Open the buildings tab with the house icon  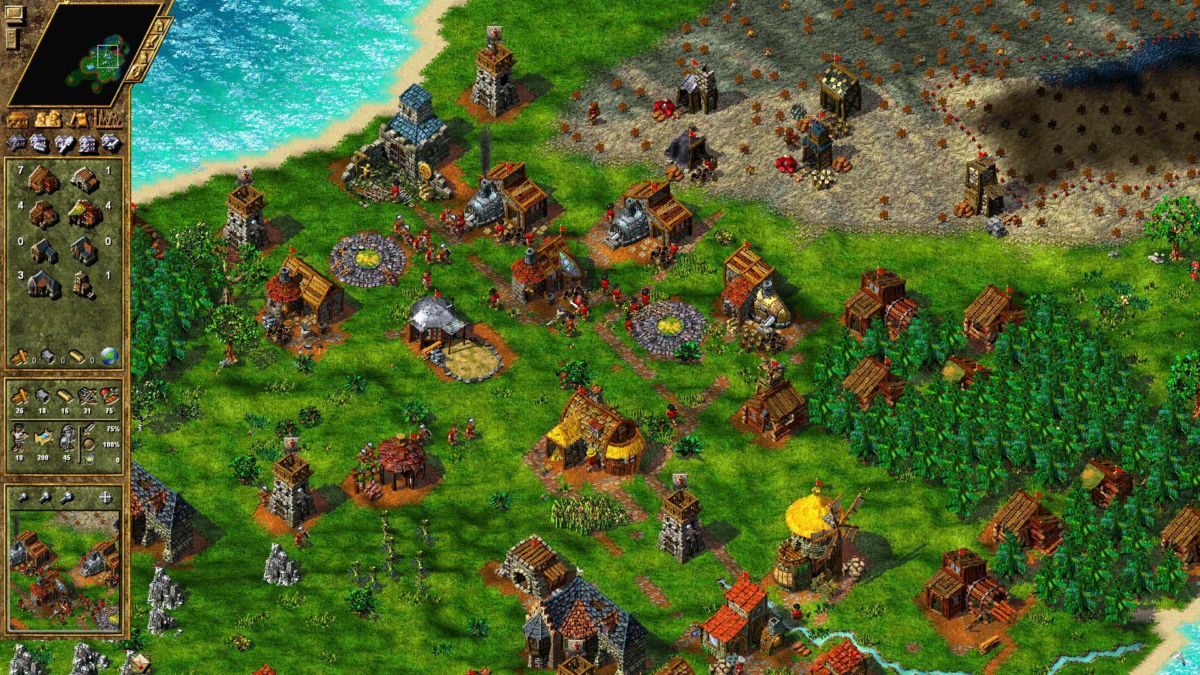[18, 120]
